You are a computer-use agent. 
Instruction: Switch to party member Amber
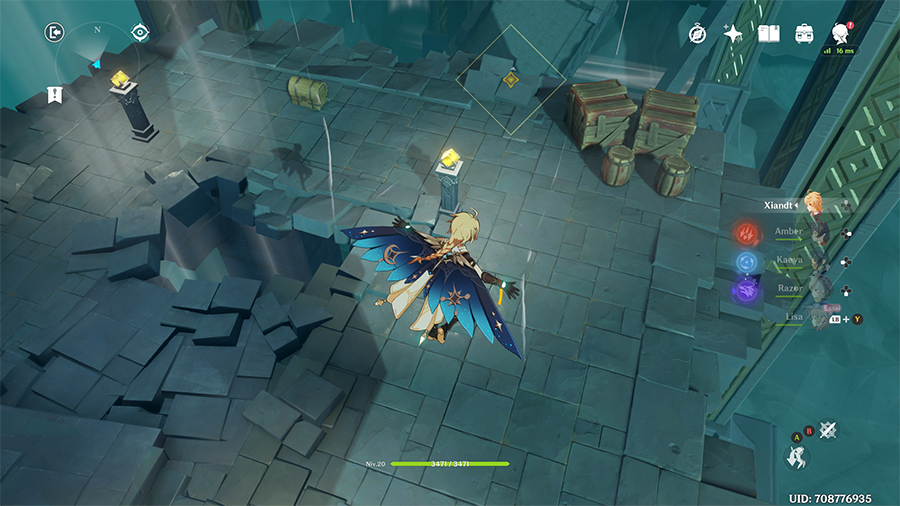[x=790, y=231]
